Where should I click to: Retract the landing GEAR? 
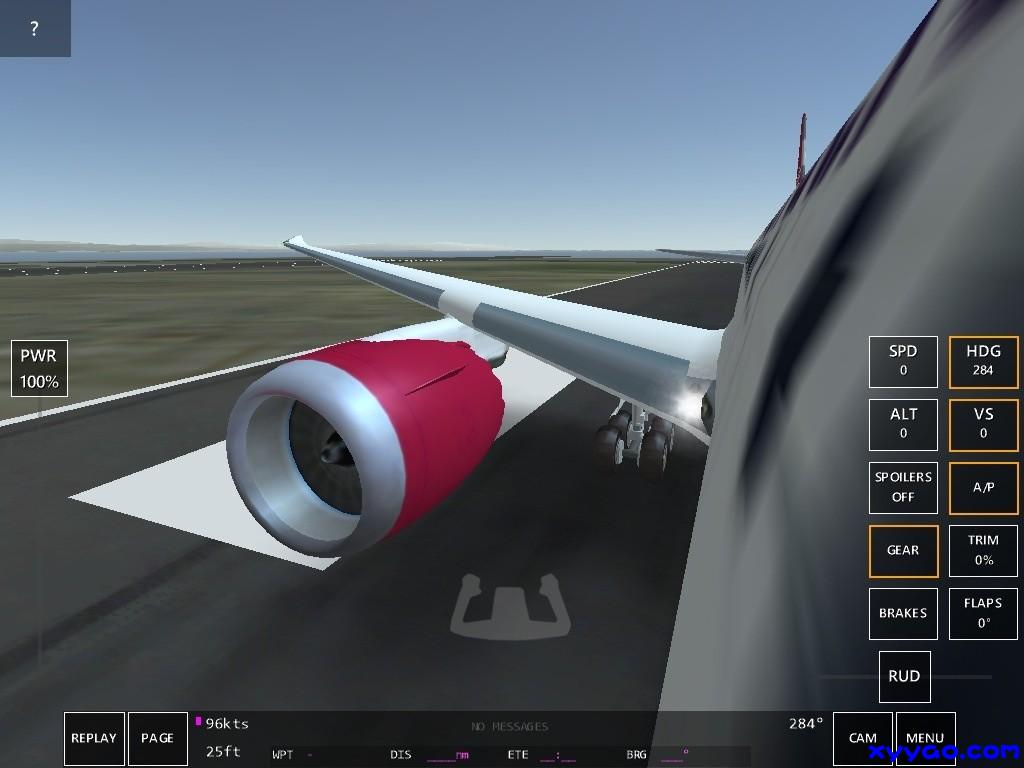(903, 550)
